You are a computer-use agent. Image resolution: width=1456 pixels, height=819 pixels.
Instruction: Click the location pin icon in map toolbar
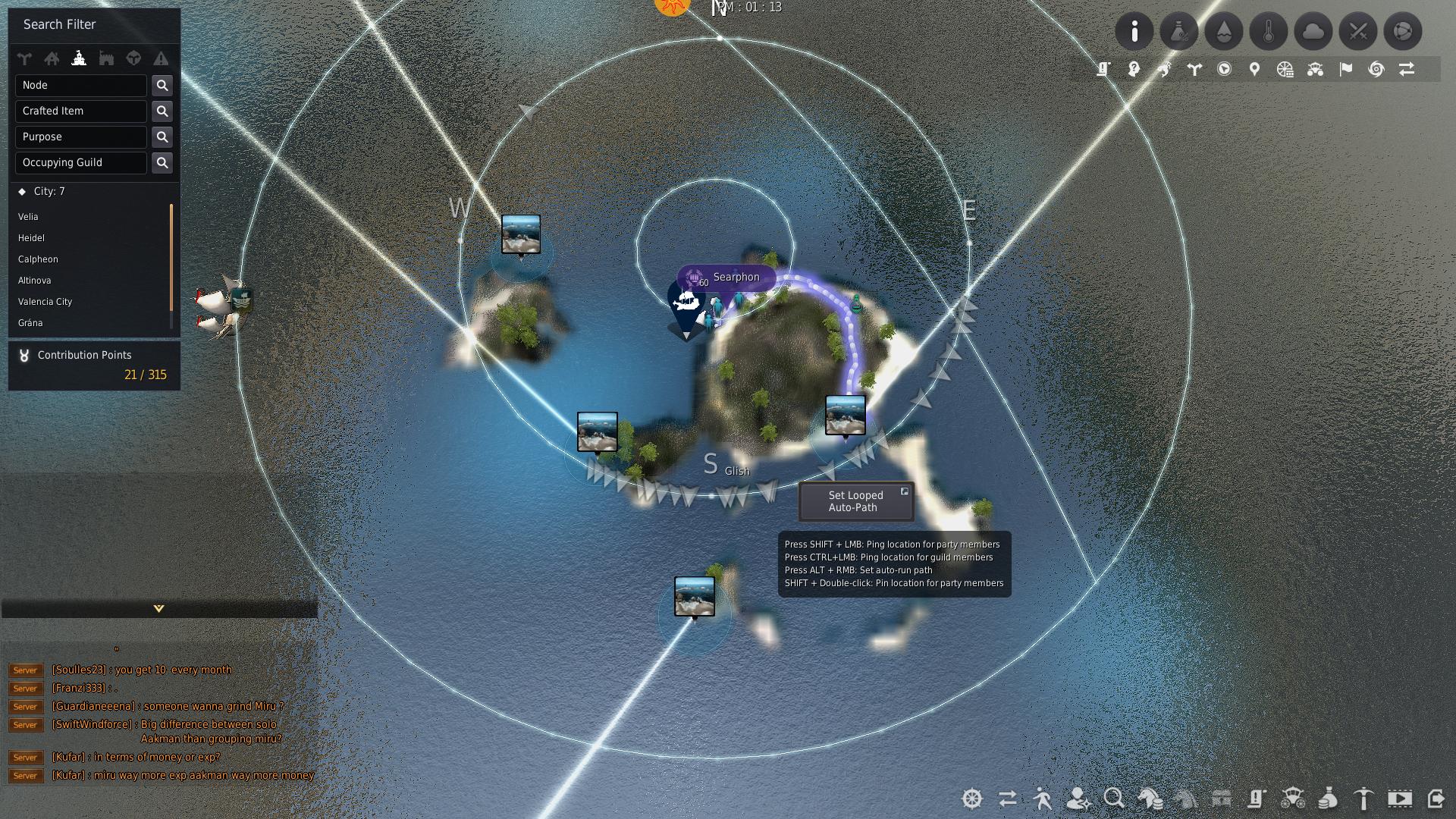click(1254, 69)
